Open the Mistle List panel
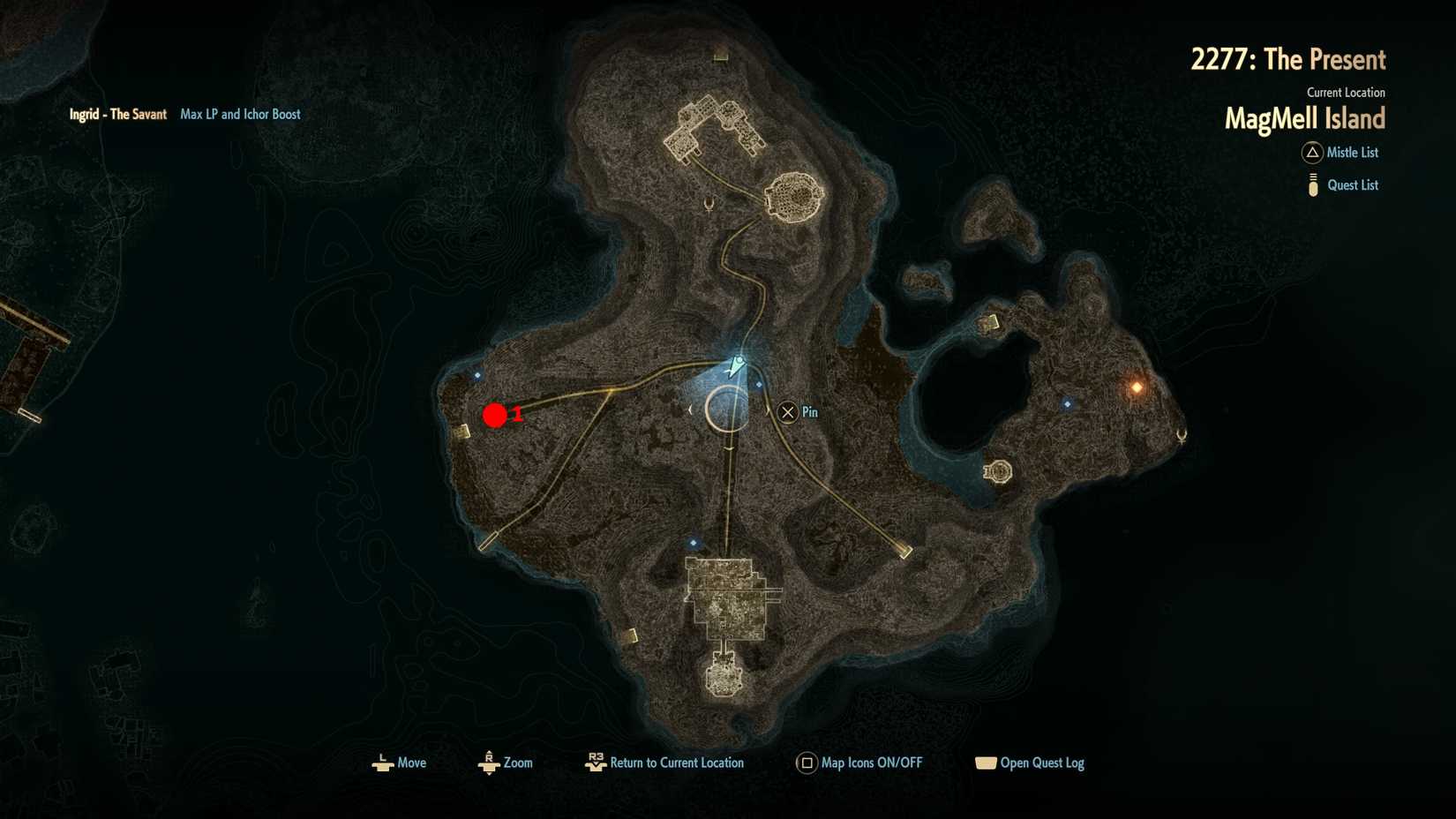The image size is (1456, 819). [1354, 153]
